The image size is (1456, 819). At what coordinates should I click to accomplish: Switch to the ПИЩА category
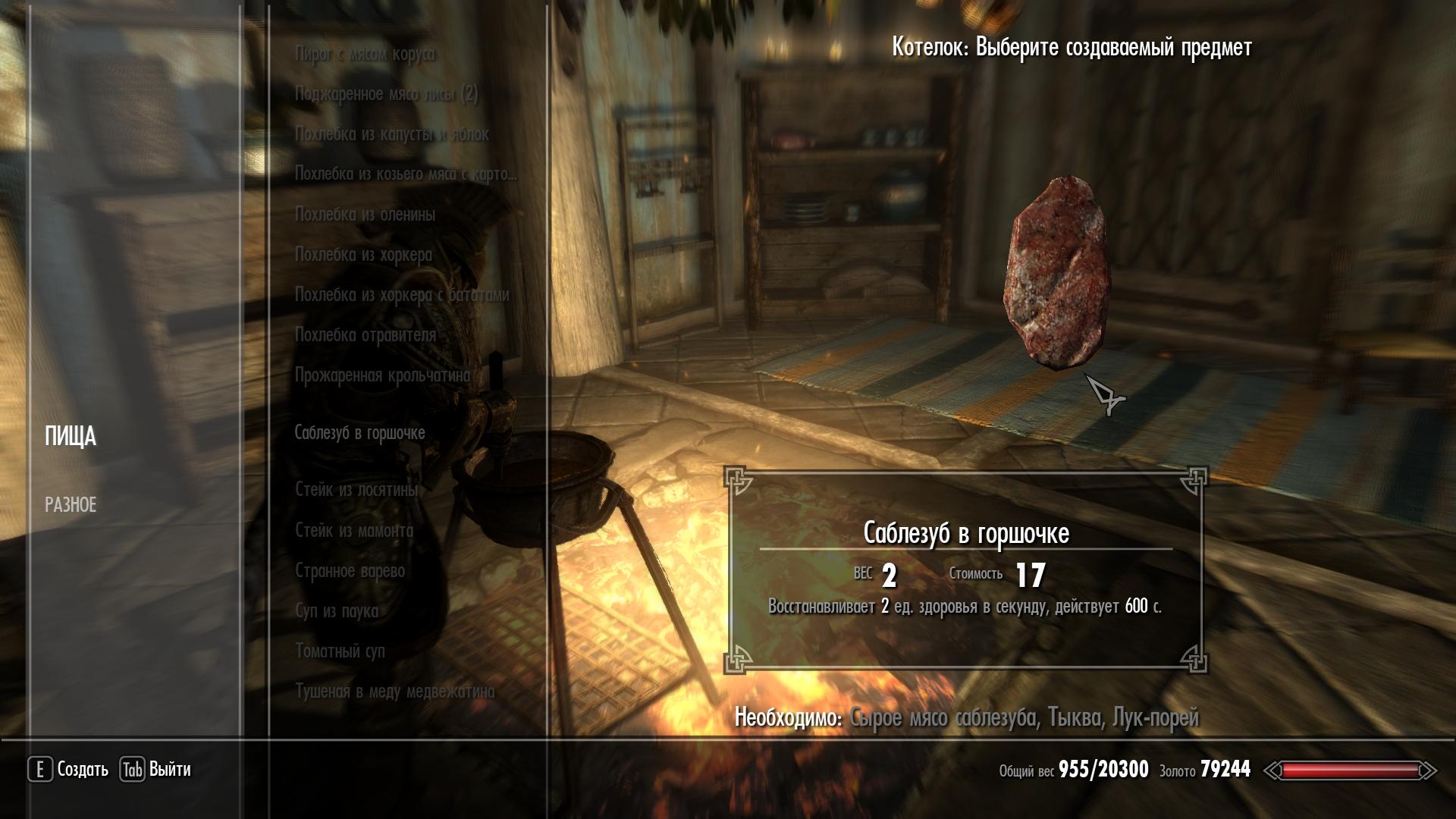[x=71, y=437]
